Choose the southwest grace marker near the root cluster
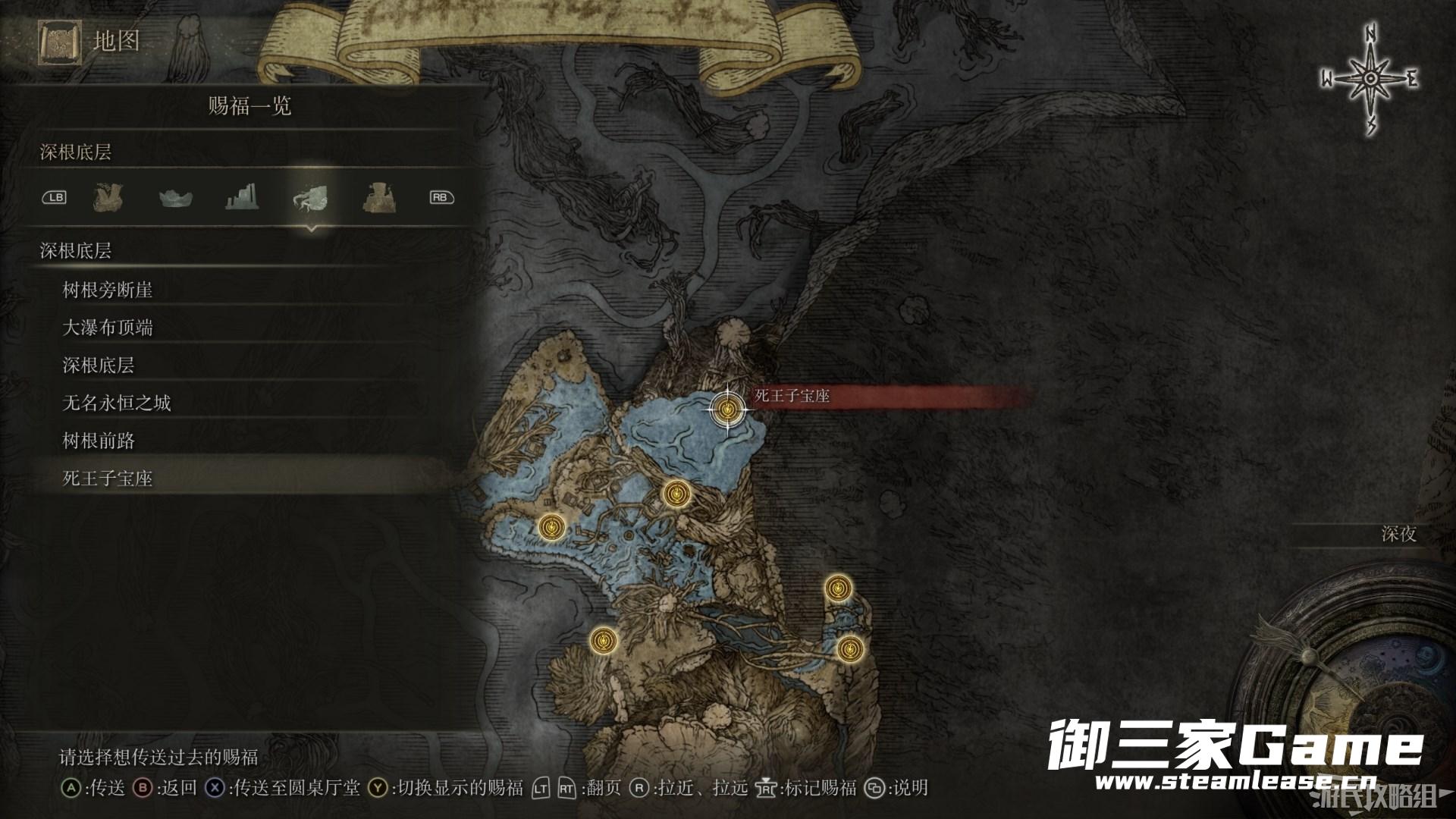The image size is (1456, 819). pos(603,641)
